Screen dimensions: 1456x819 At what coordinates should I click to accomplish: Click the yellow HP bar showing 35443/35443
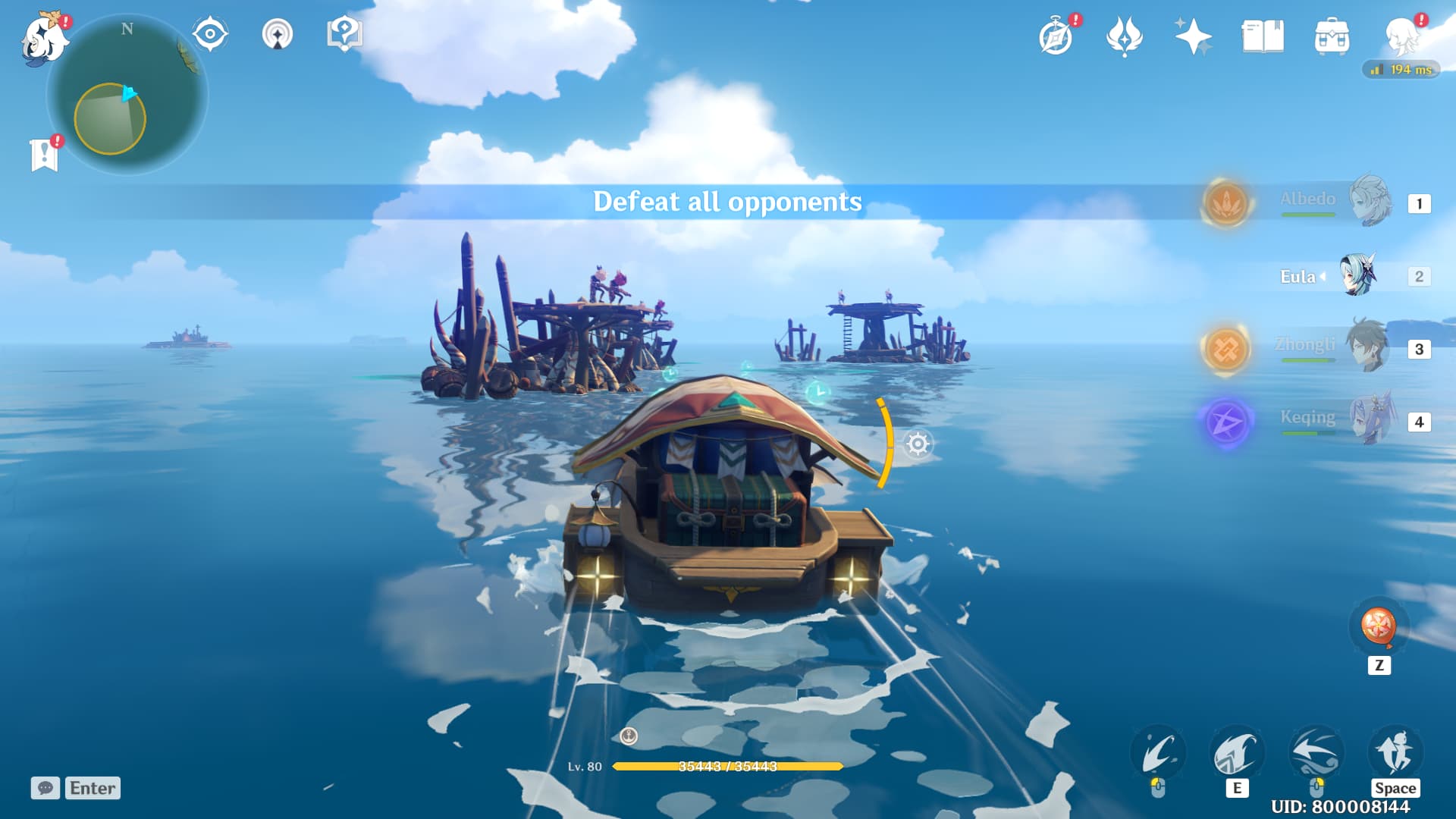(728, 767)
